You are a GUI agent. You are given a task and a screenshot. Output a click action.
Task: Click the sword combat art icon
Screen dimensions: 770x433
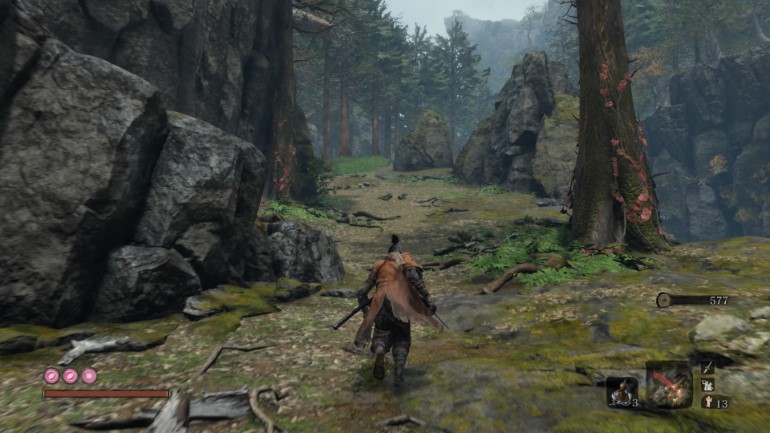[x=708, y=367]
